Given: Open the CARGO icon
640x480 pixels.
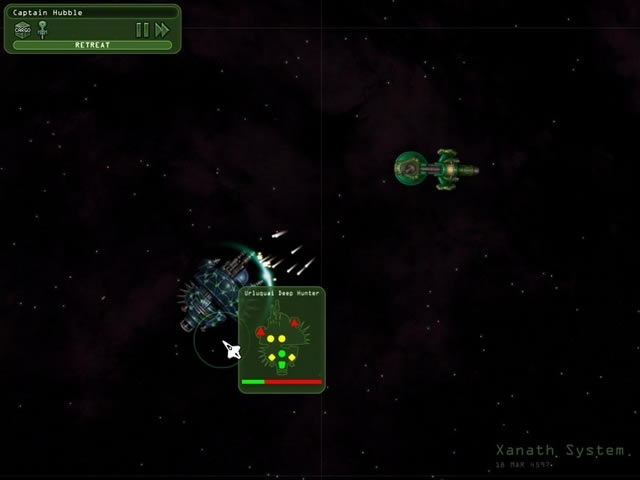Looking at the screenshot, I should click(x=23, y=29).
